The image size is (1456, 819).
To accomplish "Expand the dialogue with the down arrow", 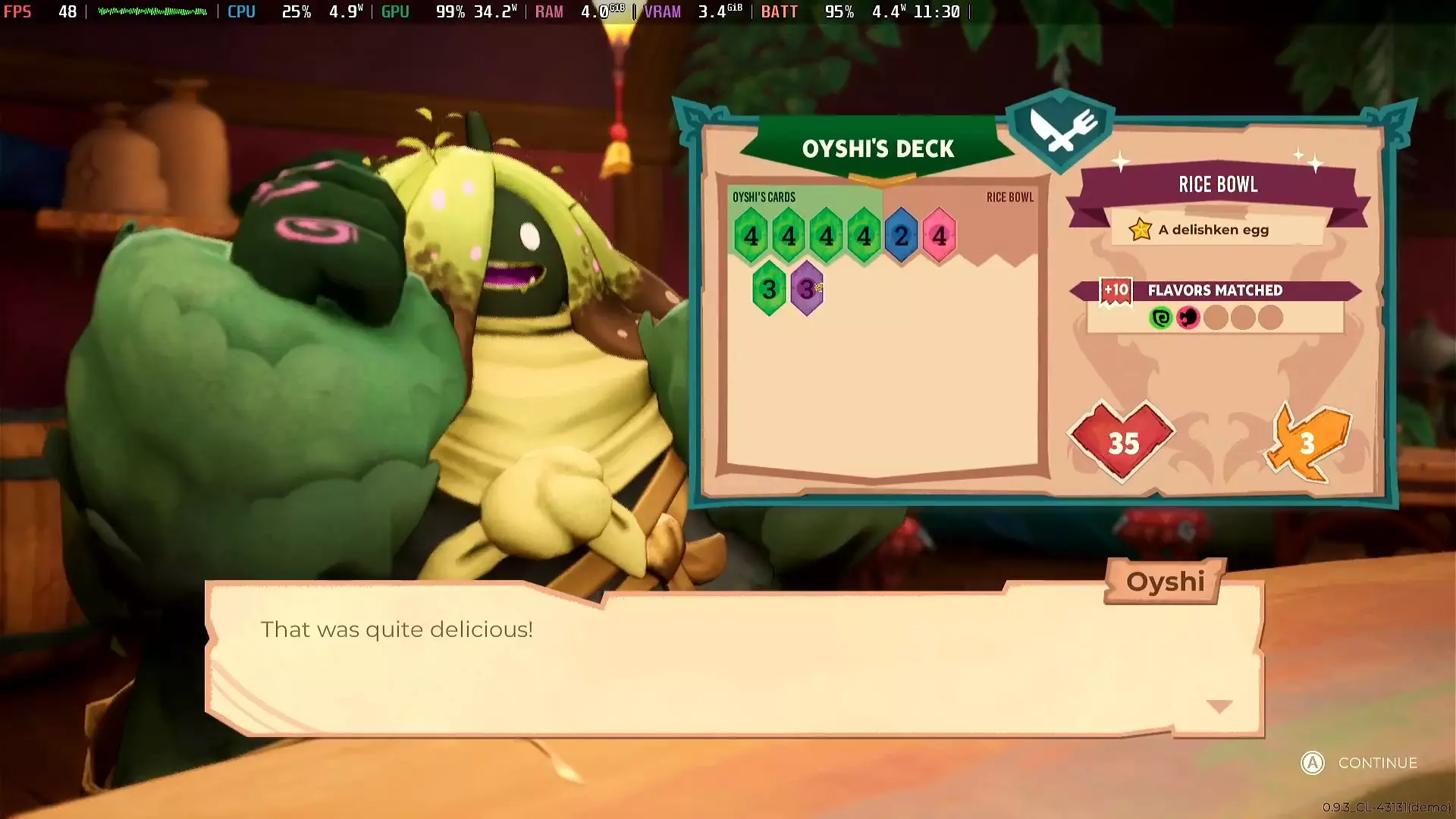I will point(1219,706).
